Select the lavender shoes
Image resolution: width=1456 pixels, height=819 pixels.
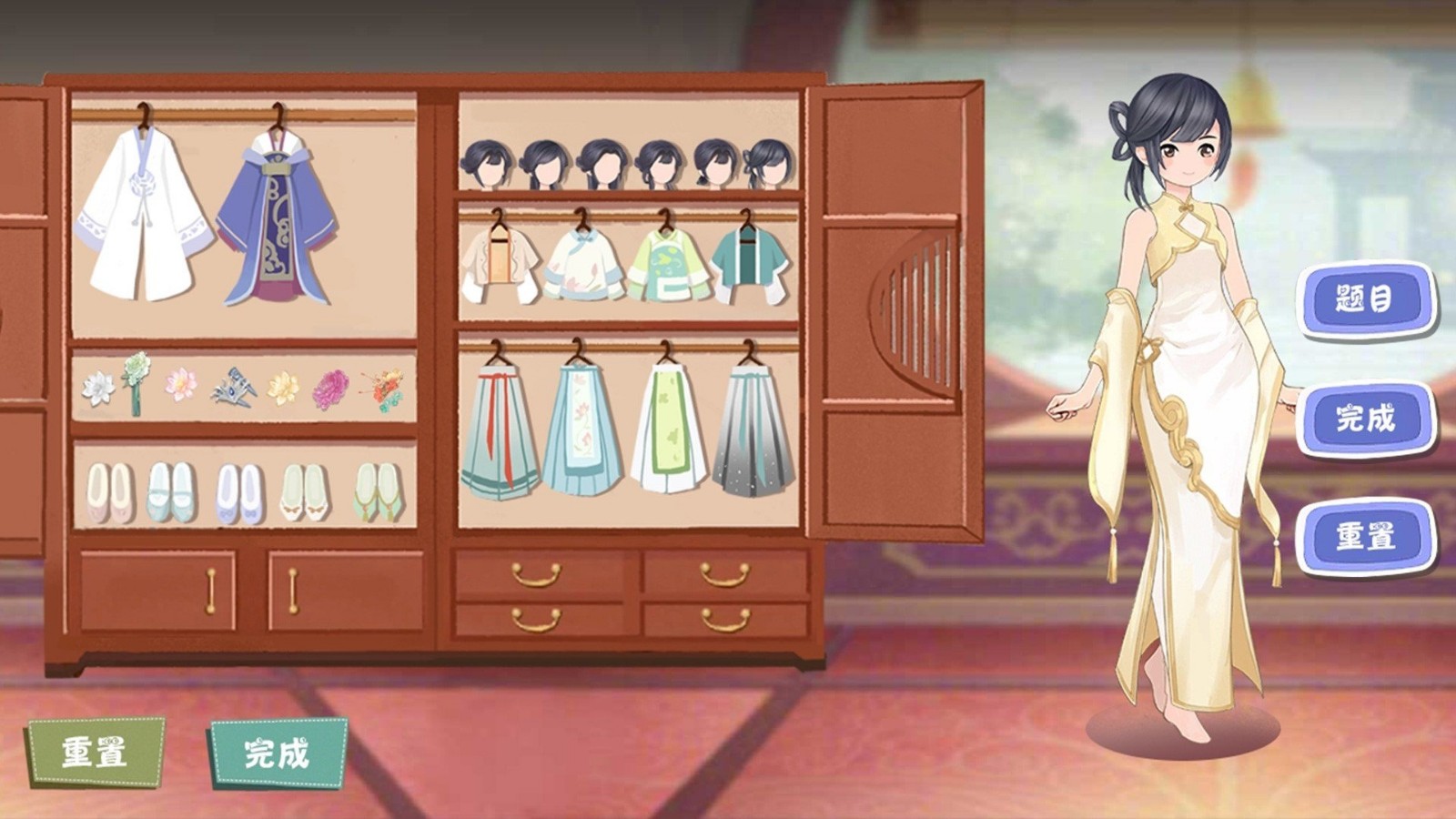tap(239, 493)
